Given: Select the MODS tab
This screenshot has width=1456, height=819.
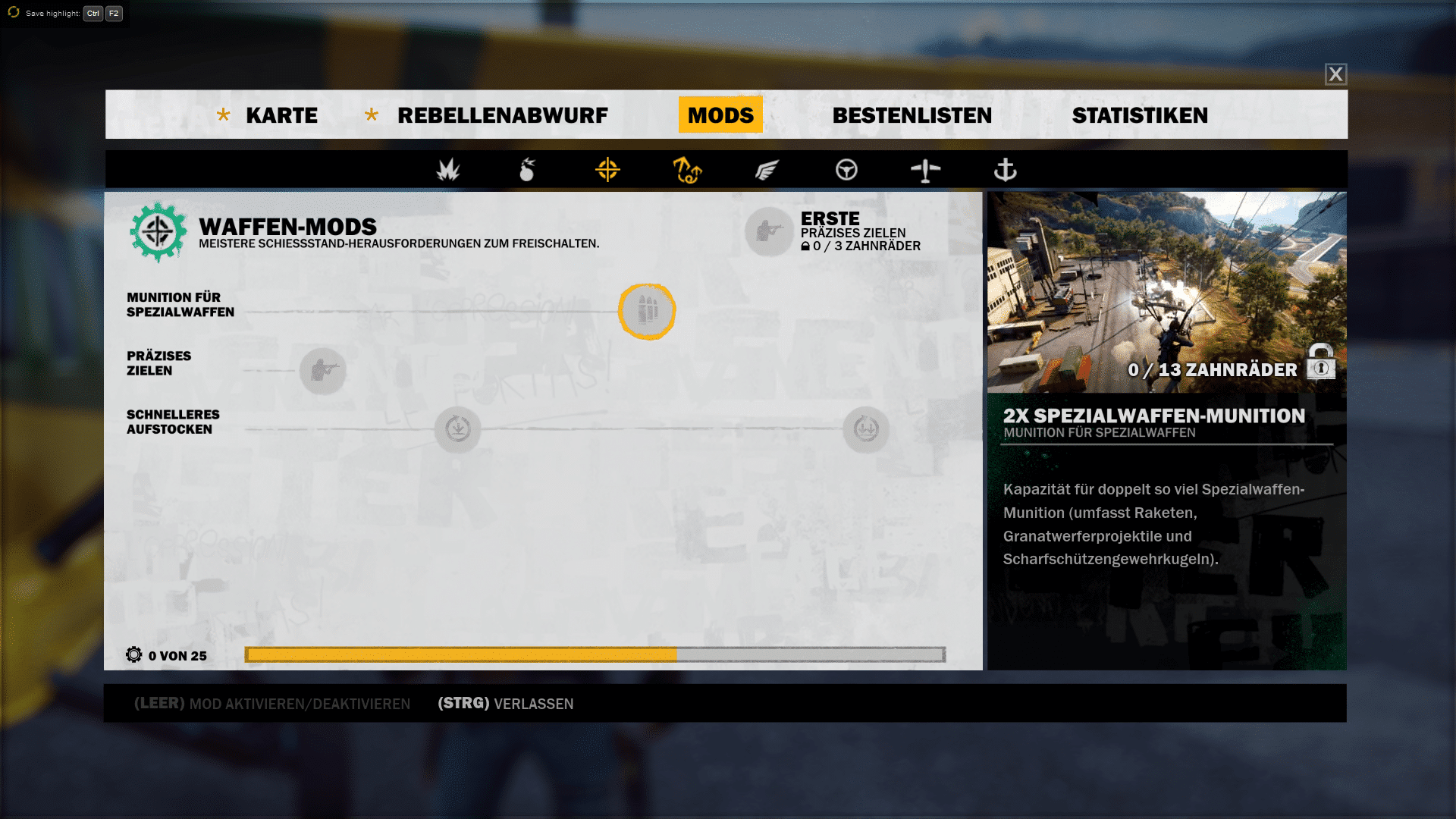Looking at the screenshot, I should [720, 115].
